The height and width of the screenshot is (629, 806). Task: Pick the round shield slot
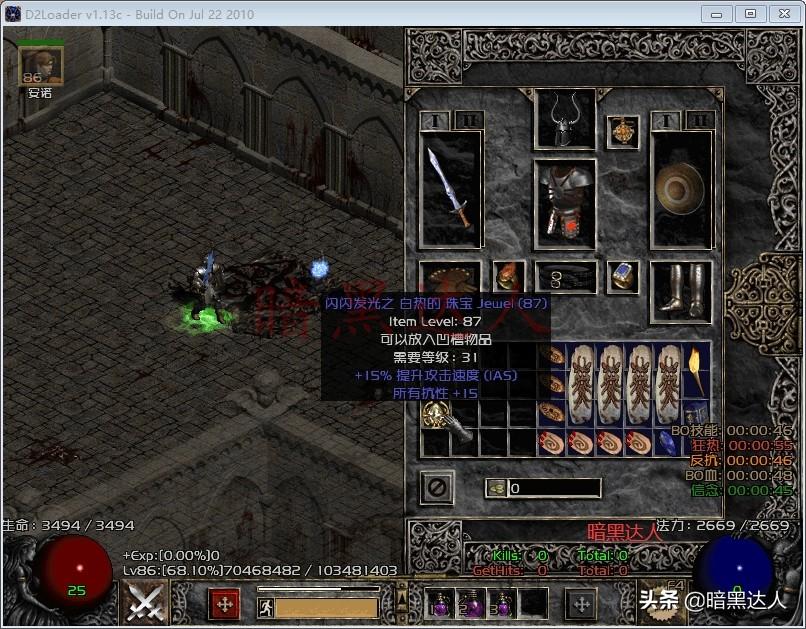(681, 187)
